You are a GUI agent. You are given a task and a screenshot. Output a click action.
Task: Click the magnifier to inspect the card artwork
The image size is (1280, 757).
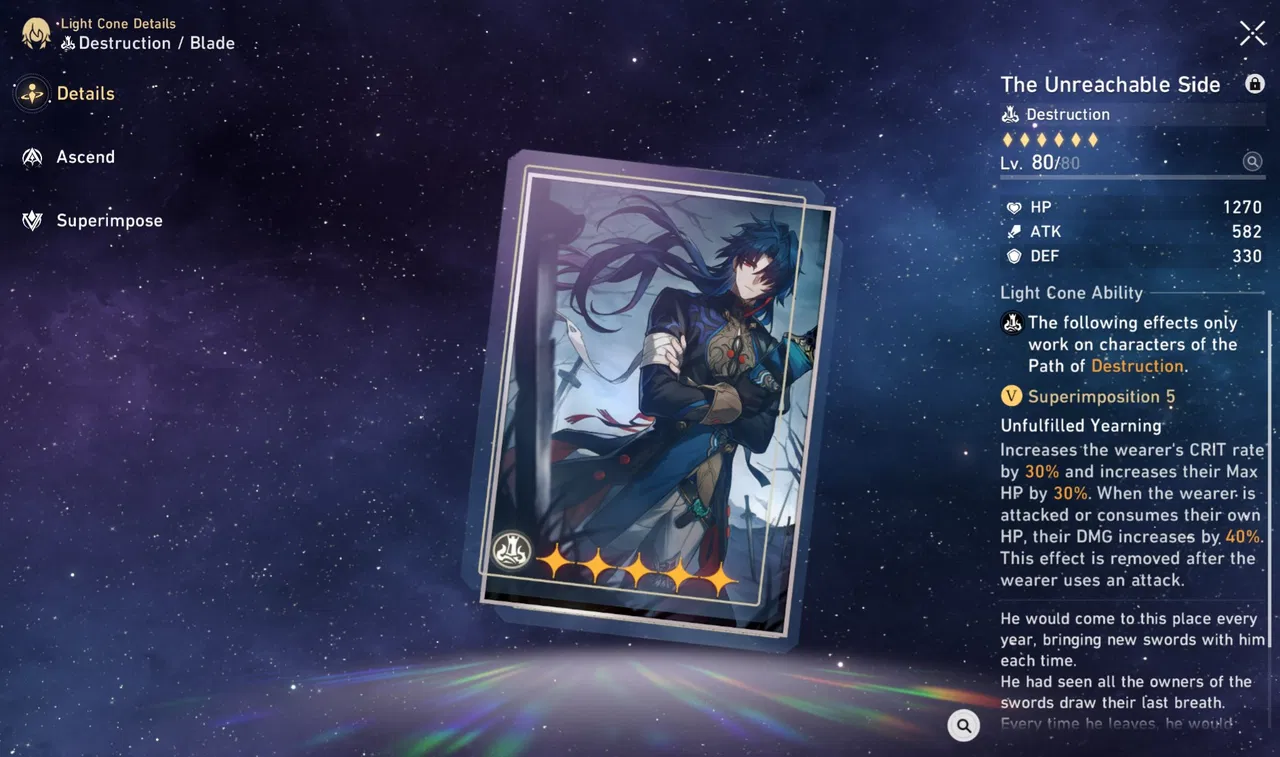pos(963,725)
